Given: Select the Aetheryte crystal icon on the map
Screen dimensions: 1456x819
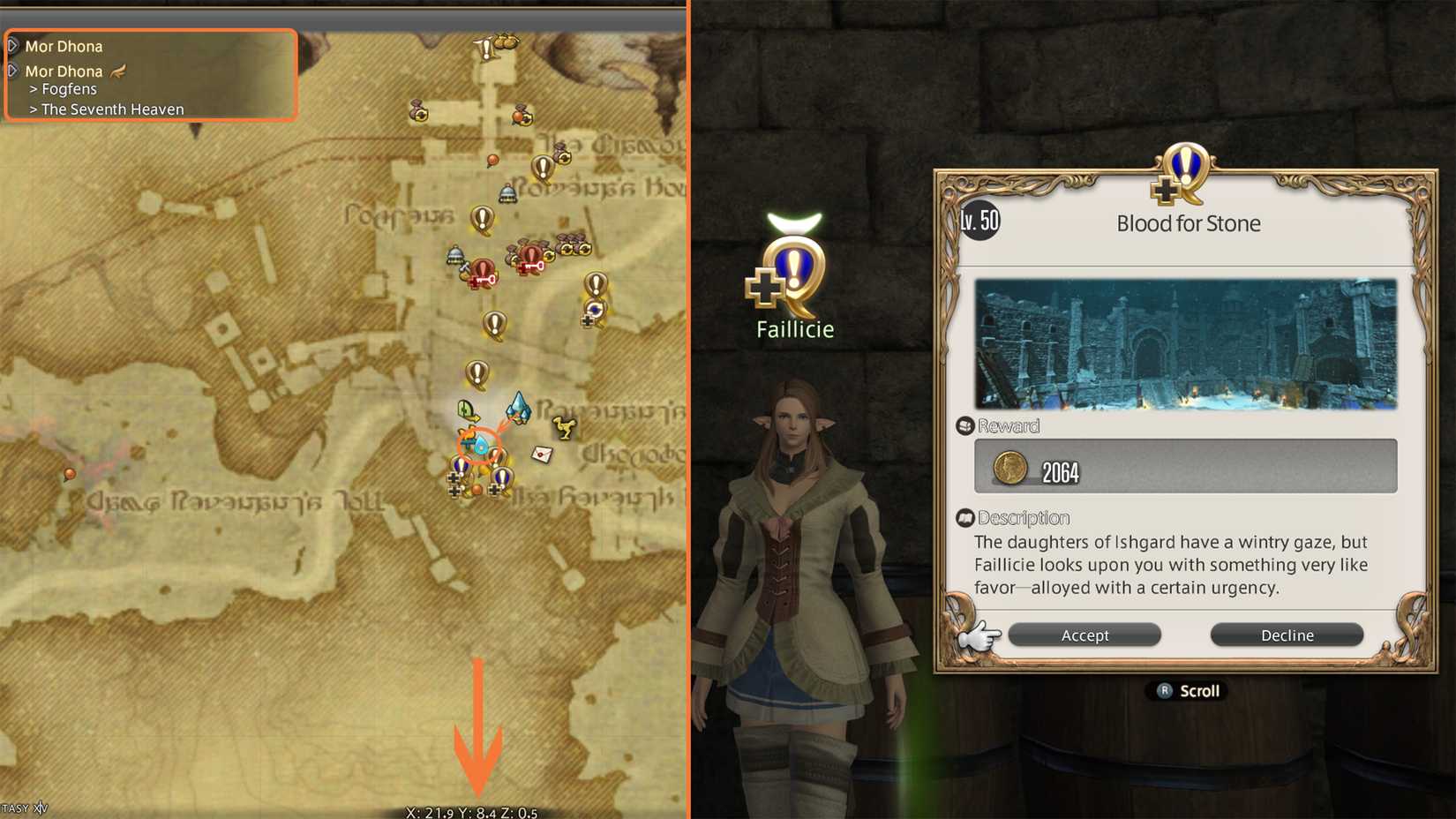Looking at the screenshot, I should [x=518, y=406].
